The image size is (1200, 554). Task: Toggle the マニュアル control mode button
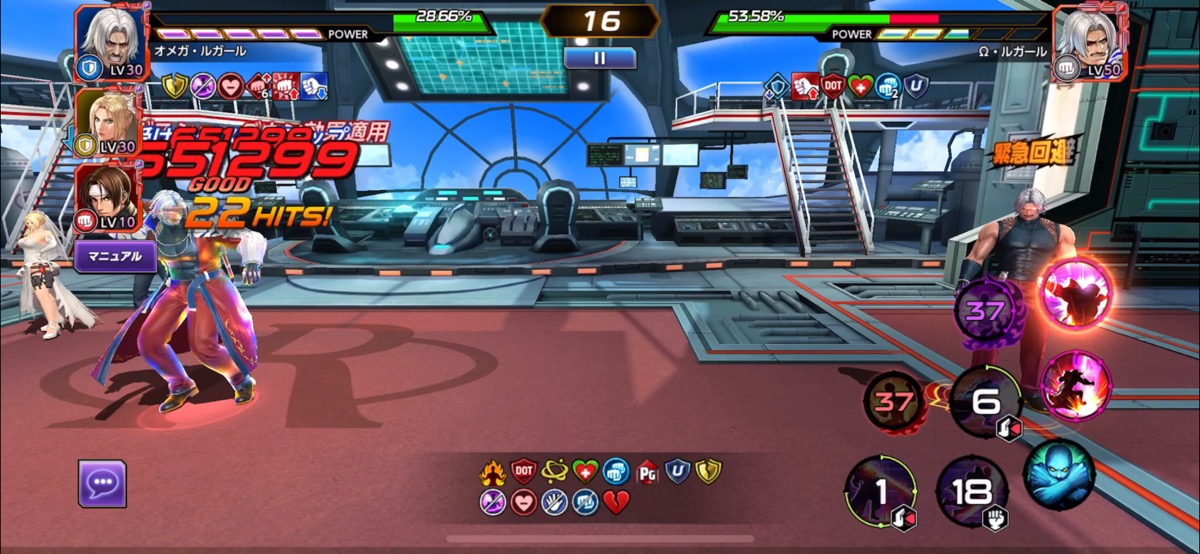click(x=116, y=257)
